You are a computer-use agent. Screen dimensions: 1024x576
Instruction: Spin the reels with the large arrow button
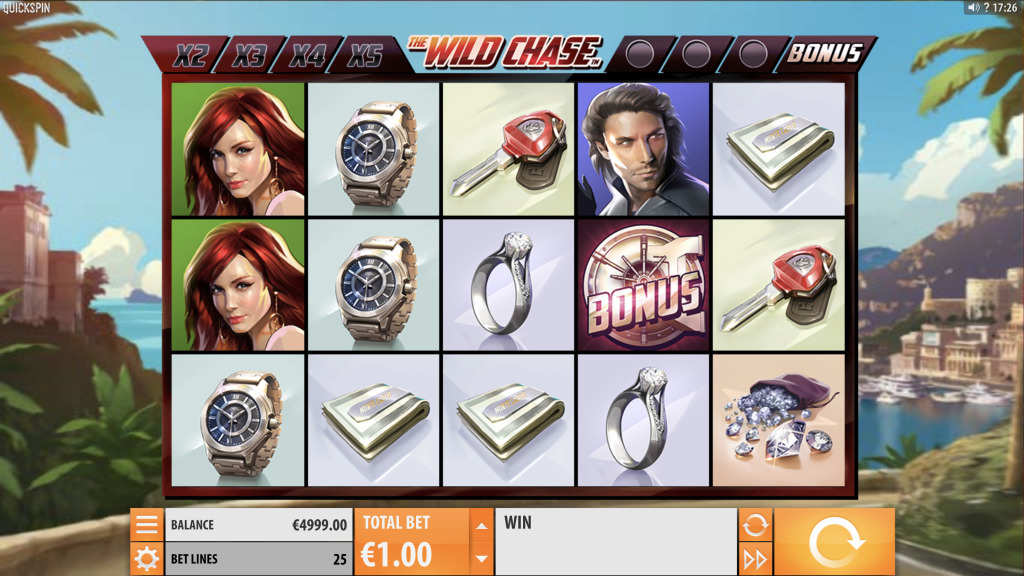pyautogui.click(x=834, y=542)
